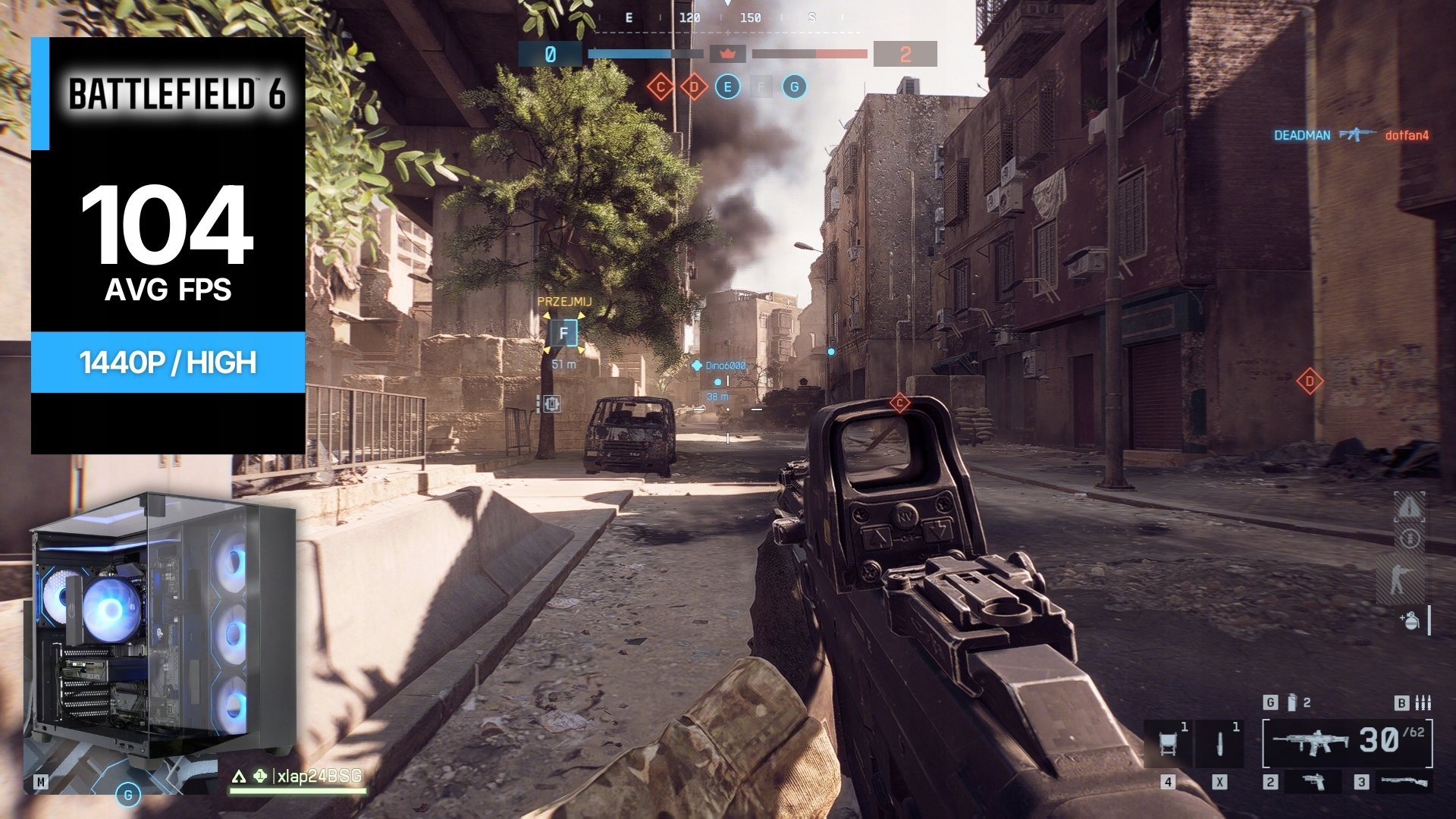The width and height of the screenshot is (1456, 819).
Task: Click the grenade count icon above the rifle
Action: pyautogui.click(x=1293, y=703)
